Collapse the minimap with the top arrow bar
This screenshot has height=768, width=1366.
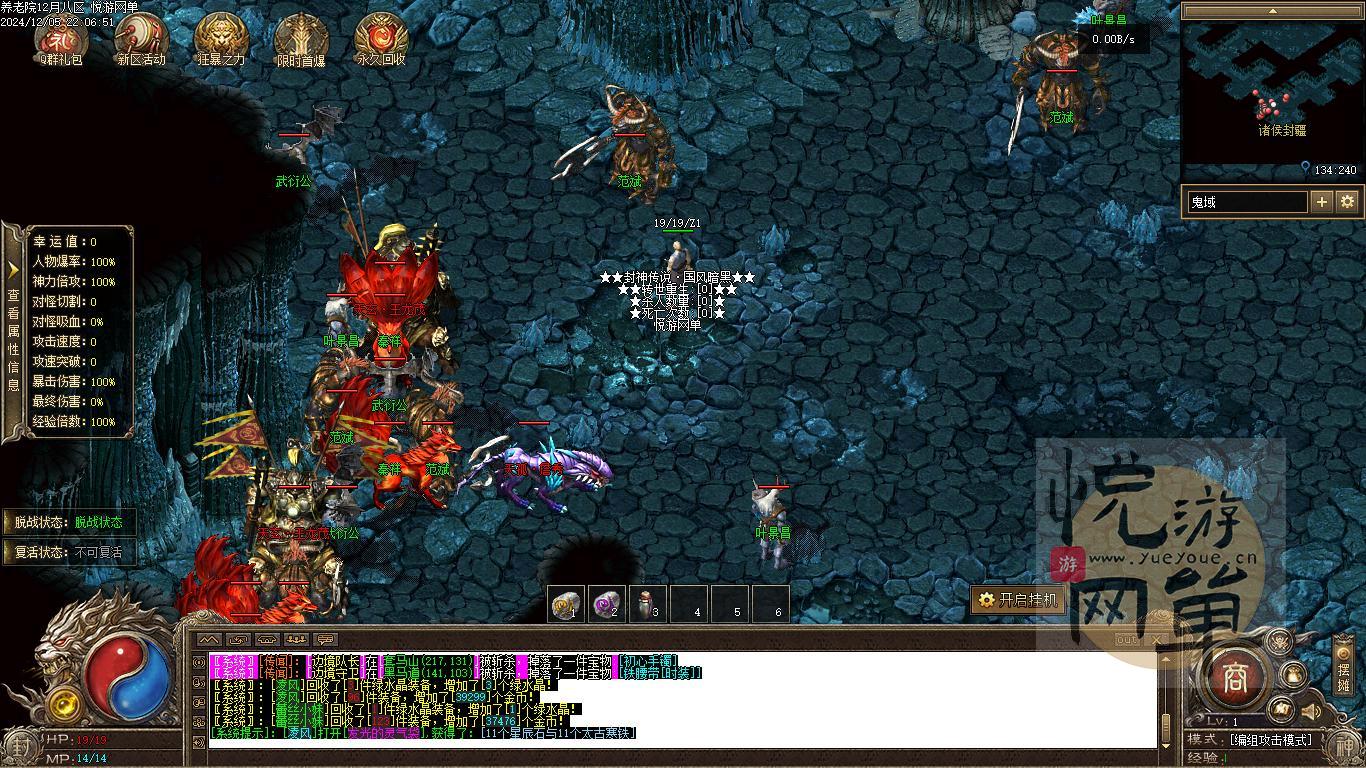coord(1273,11)
